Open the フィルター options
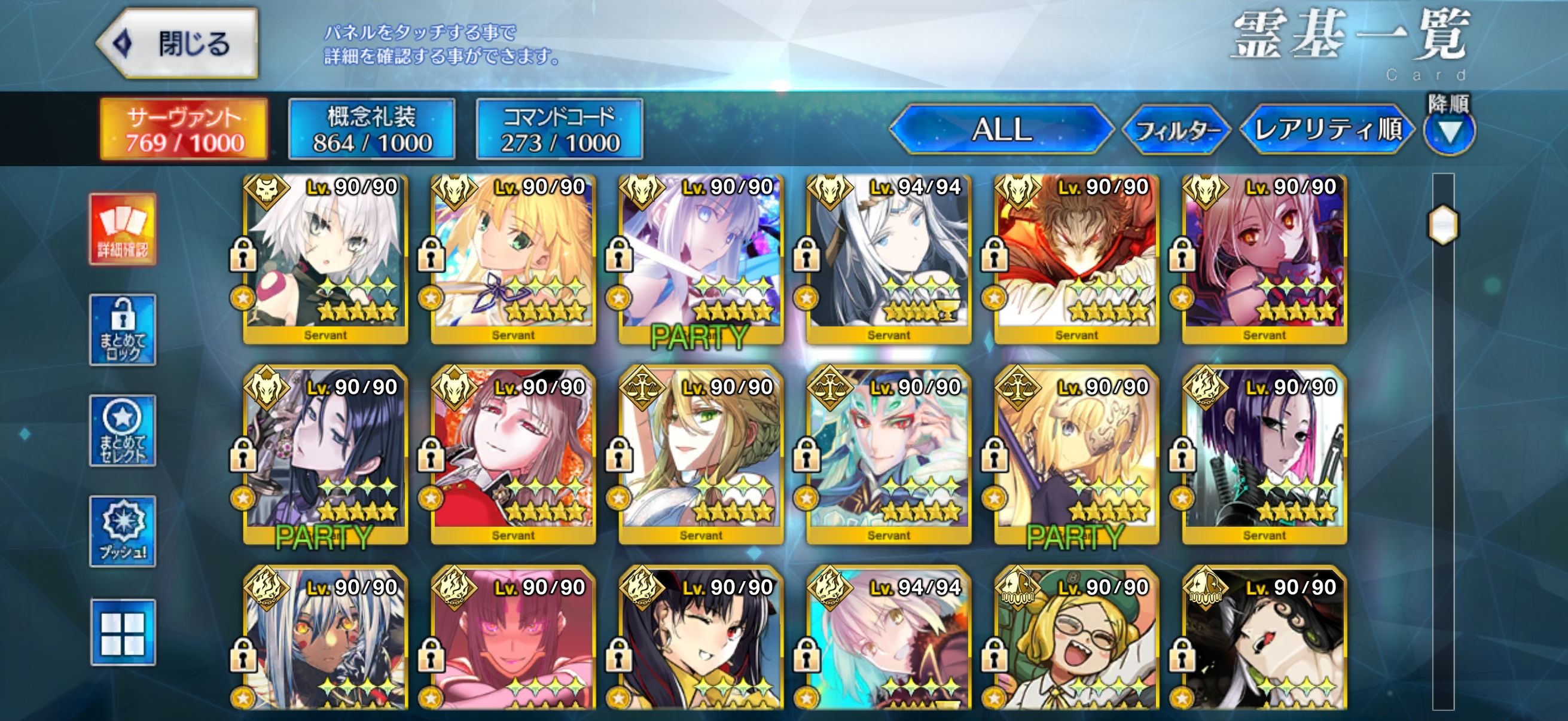The image size is (1568, 721). 1176,130
